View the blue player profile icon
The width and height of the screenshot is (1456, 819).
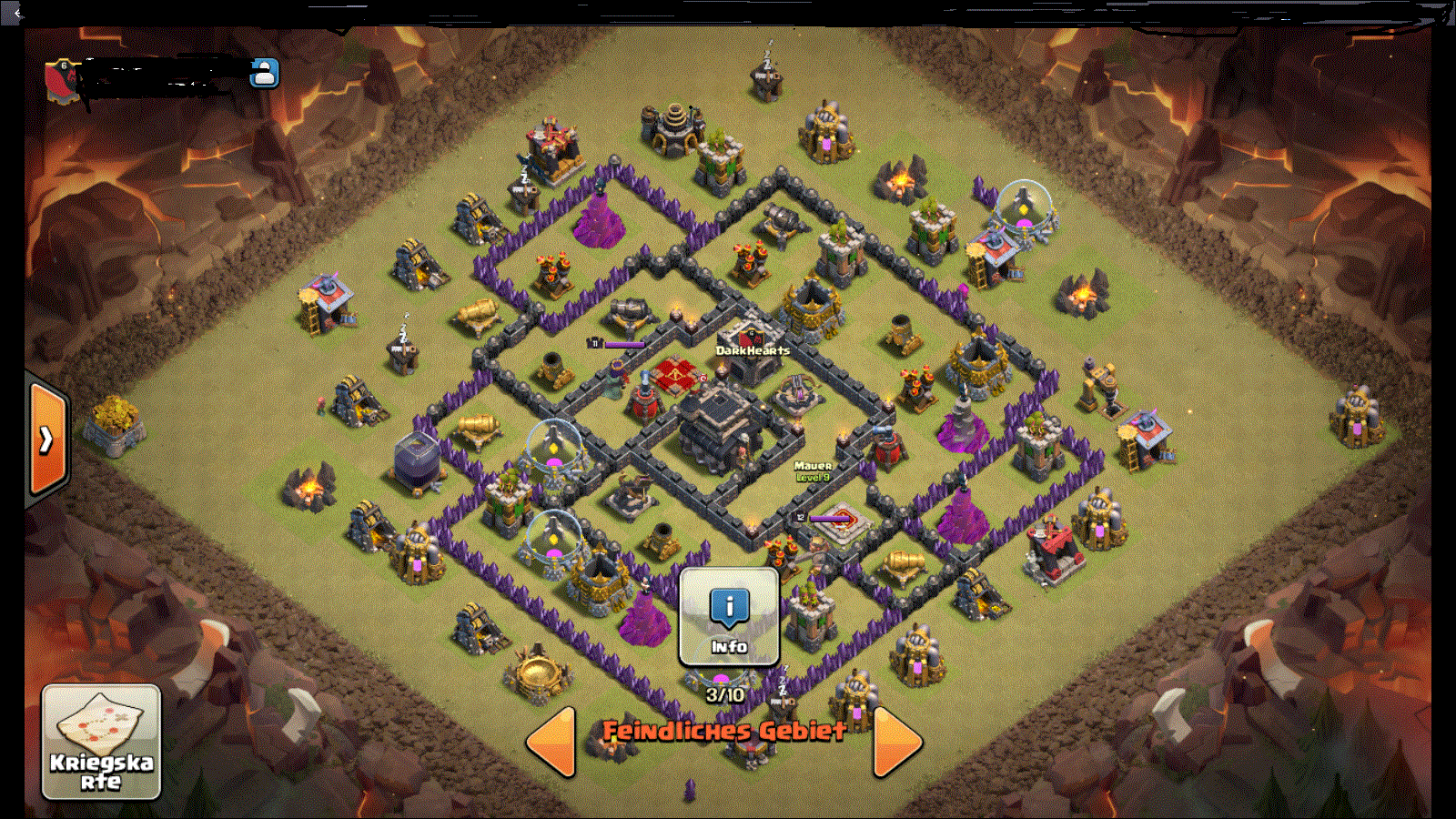point(265,73)
